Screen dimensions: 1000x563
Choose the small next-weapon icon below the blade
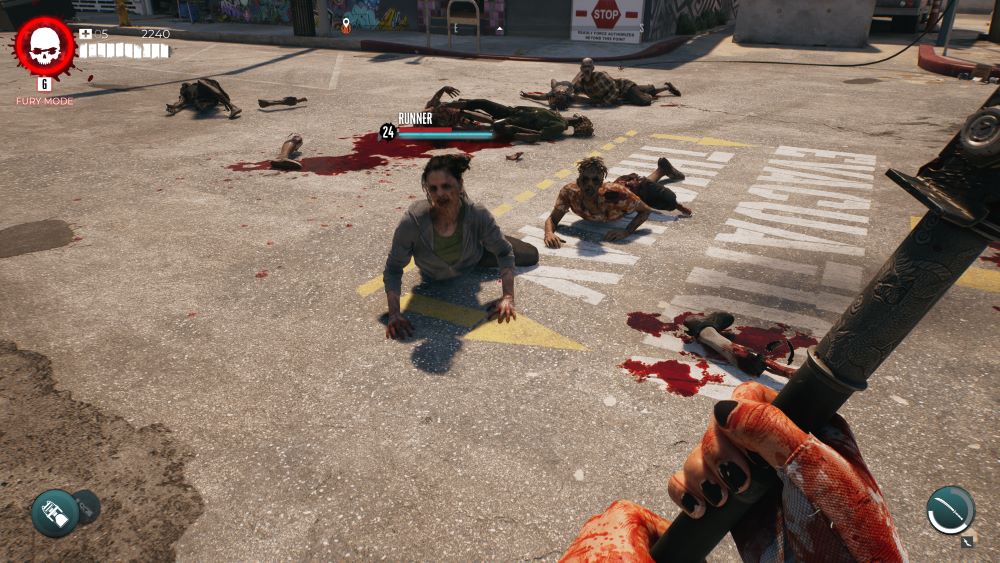[967, 542]
